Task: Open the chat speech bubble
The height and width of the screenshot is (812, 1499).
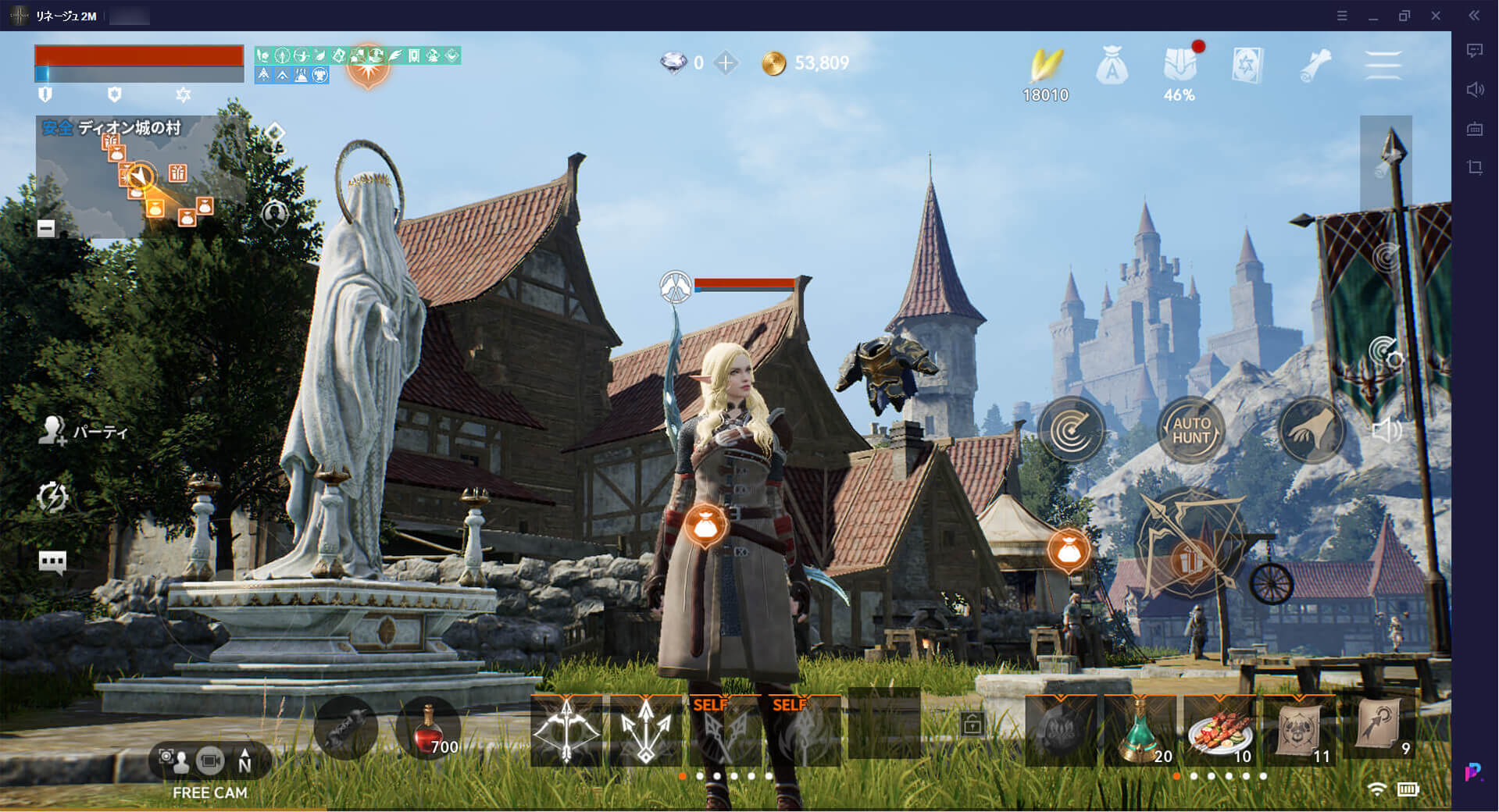Action: (52, 561)
